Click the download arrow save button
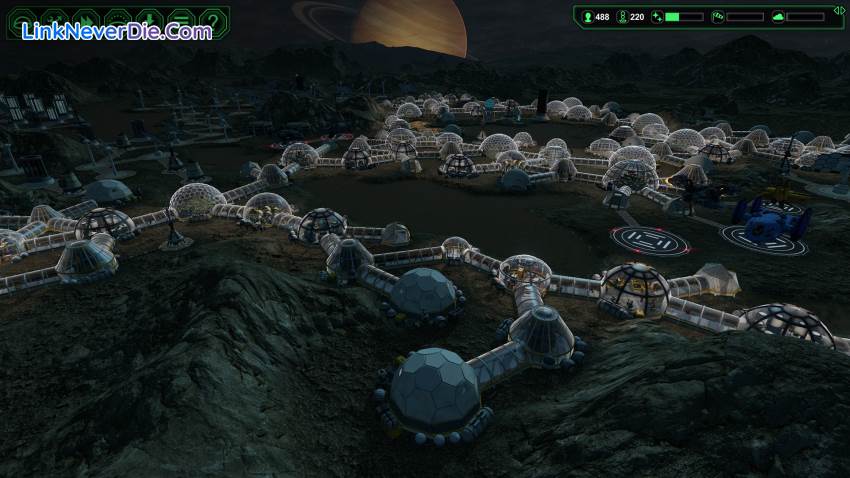Viewport: 850px width, 478px height. (150, 19)
